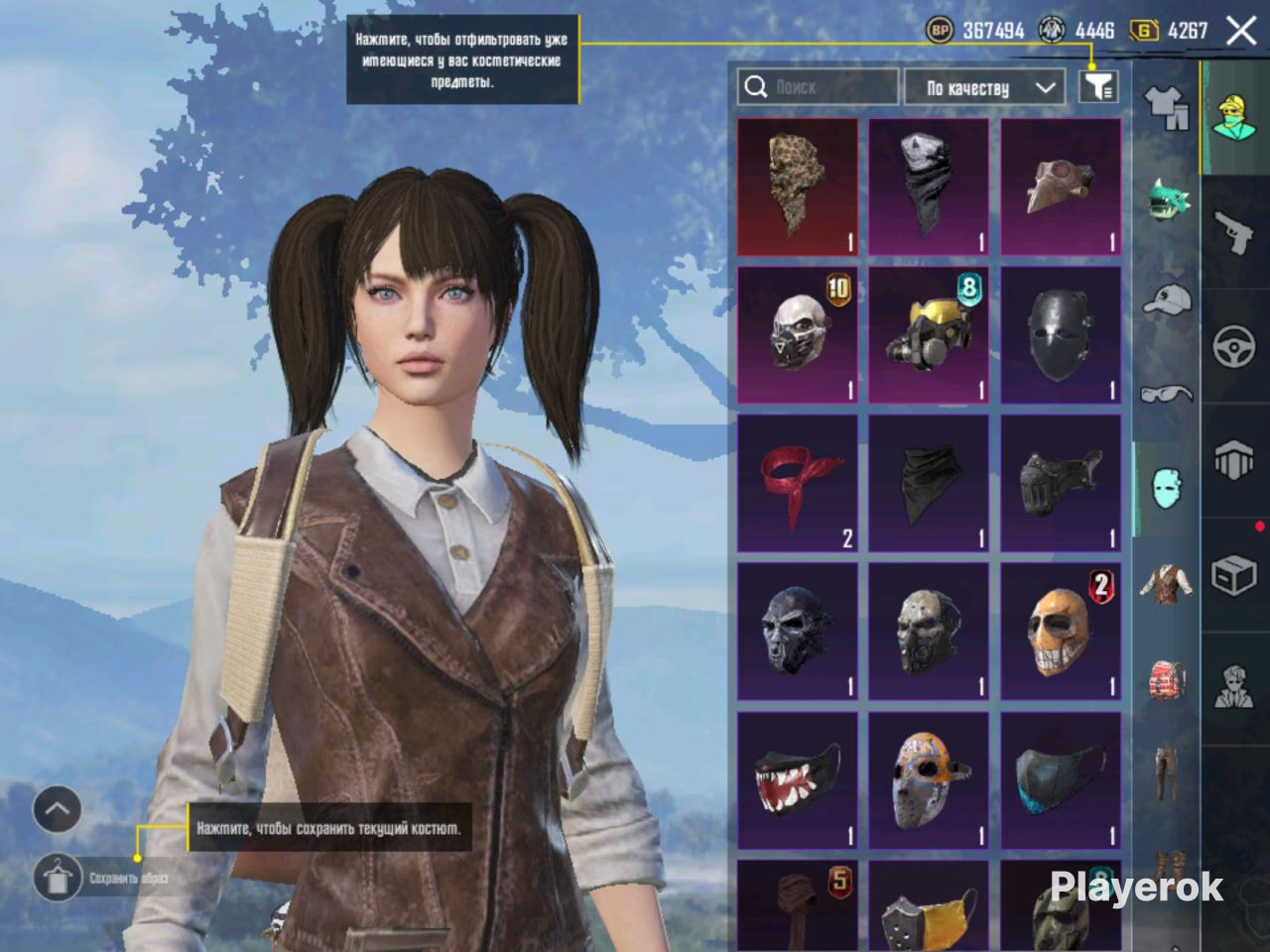The height and width of the screenshot is (952, 1270).
Task: Show the shirt and pants outfit category
Action: [1167, 107]
